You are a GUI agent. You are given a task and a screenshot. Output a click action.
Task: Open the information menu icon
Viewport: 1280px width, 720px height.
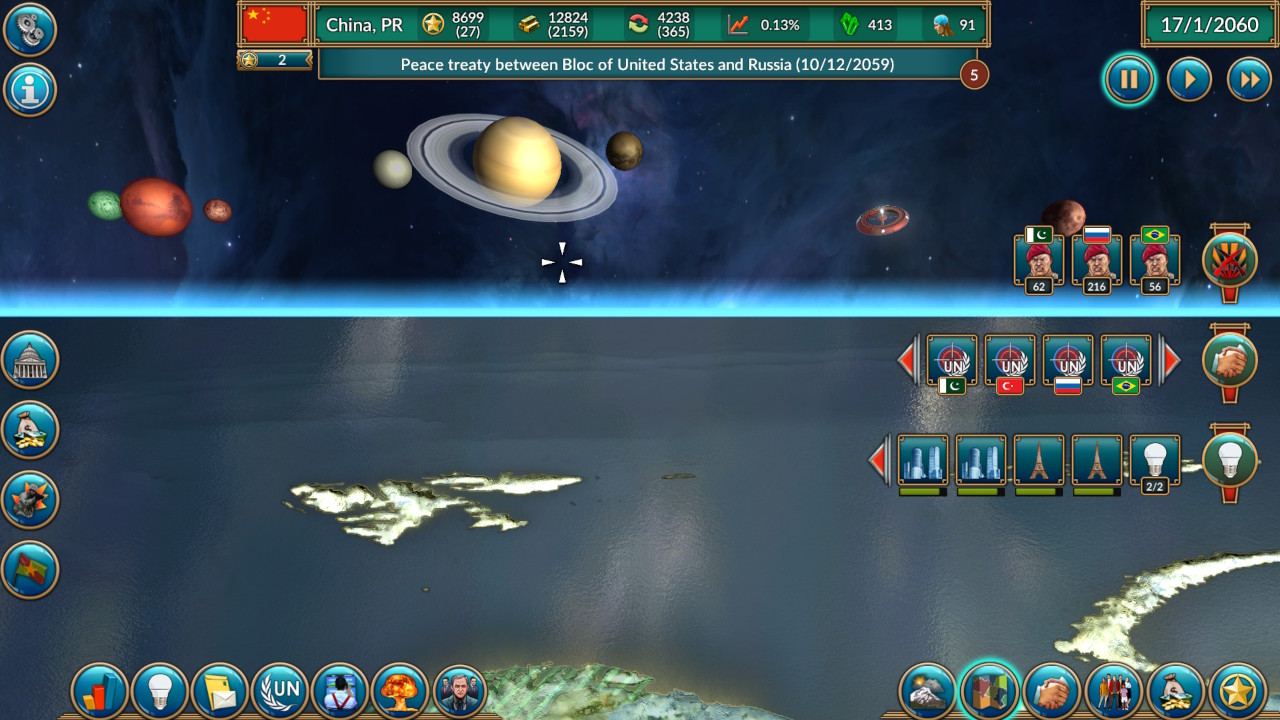[29, 90]
